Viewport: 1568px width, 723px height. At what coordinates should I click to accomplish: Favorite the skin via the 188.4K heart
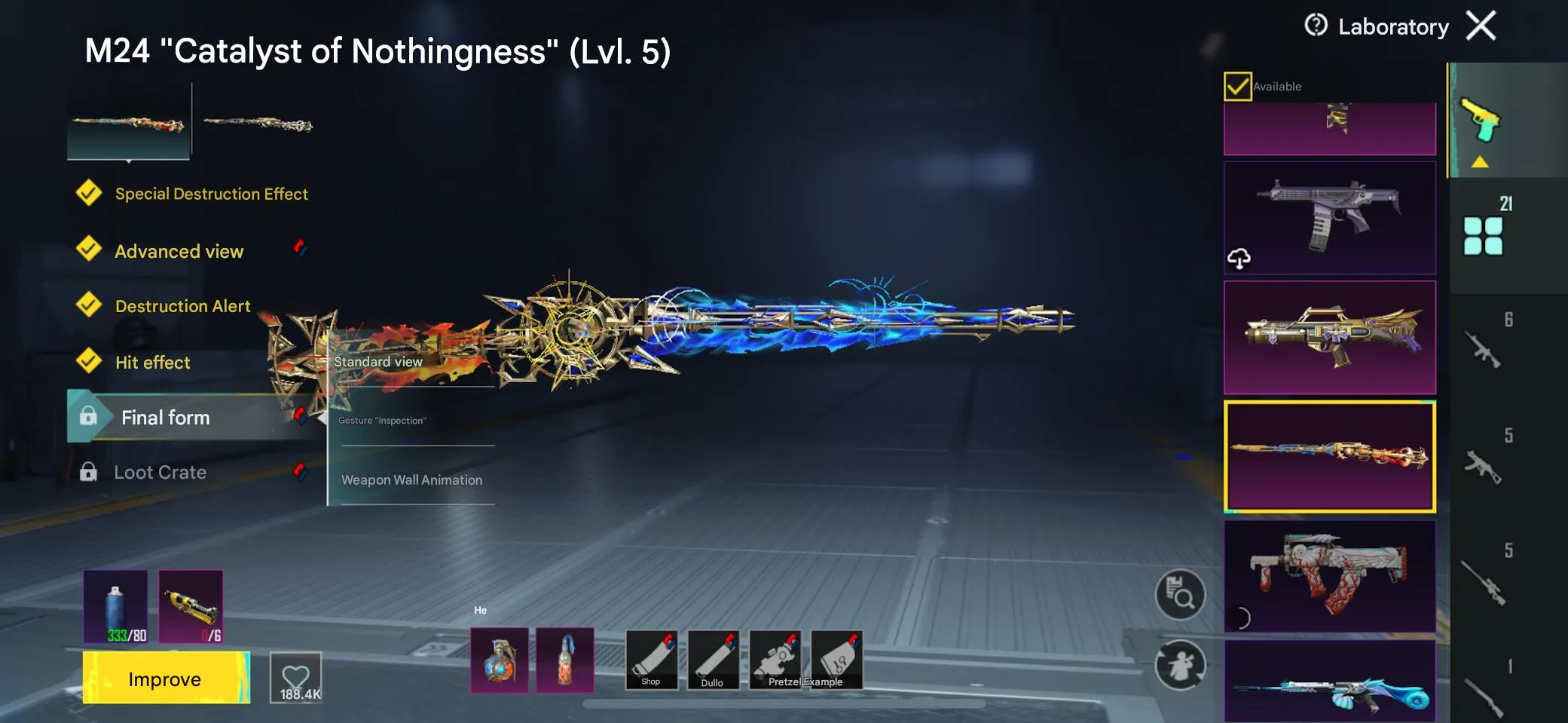pos(295,676)
